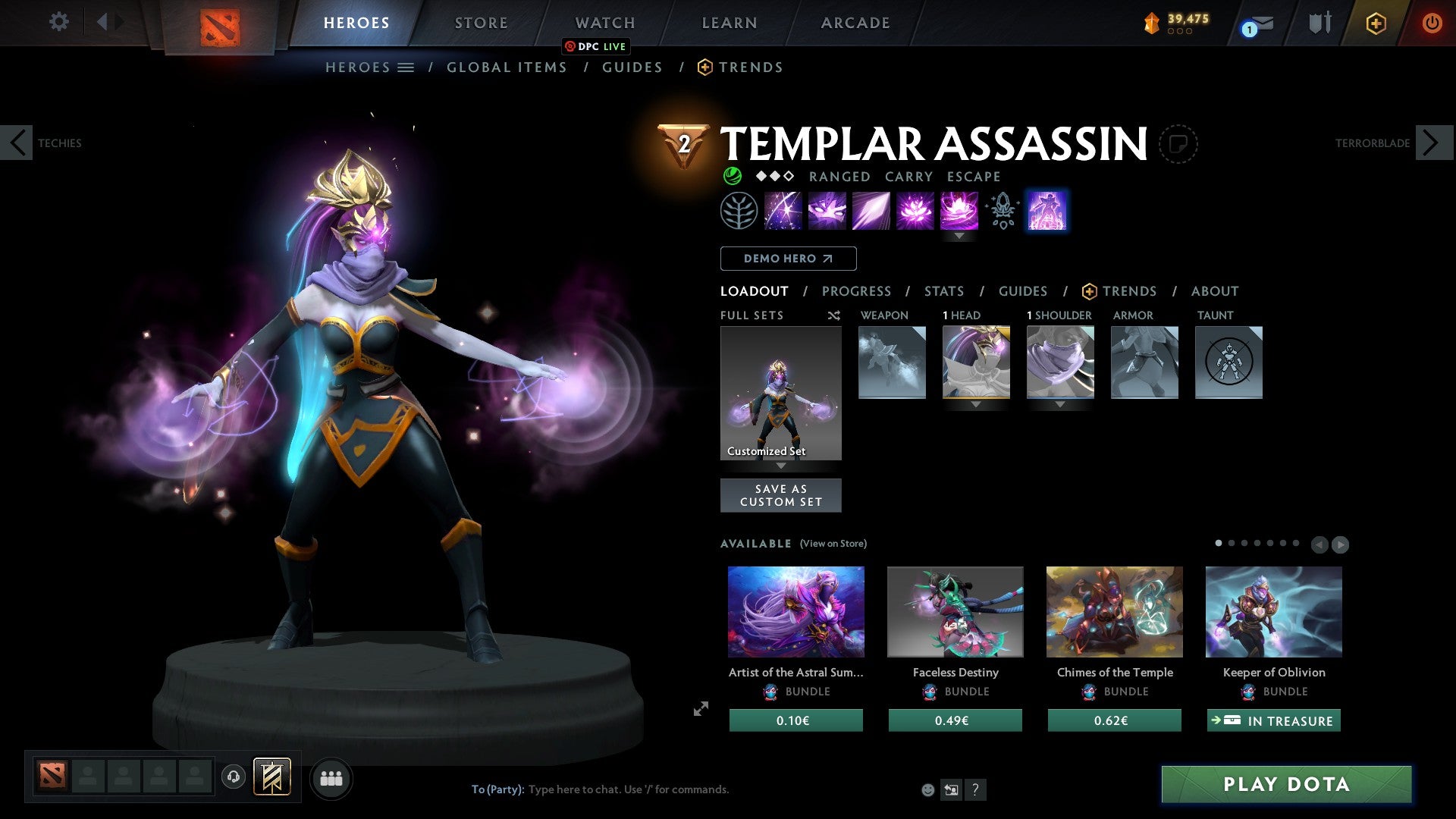Image resolution: width=1456 pixels, height=819 pixels.
Task: Toggle the green hero grid checkmark icon
Action: pos(731,177)
